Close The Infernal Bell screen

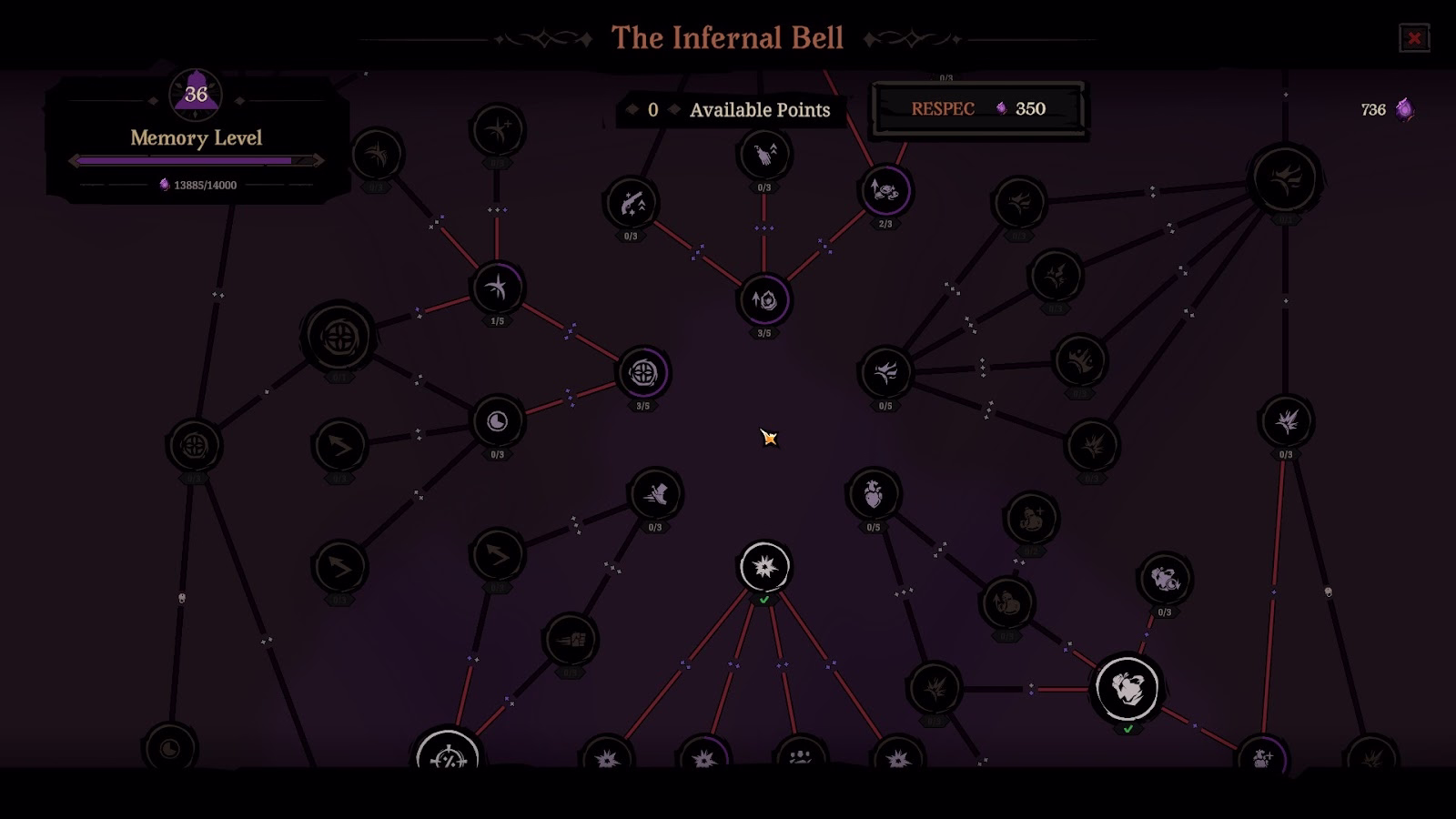point(1416,36)
